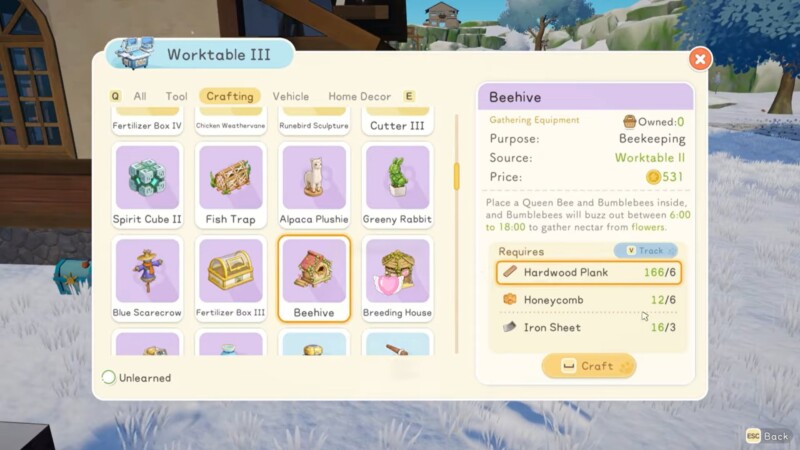Select the Fertilizer Box III recipe
The width and height of the screenshot is (800, 450).
tap(230, 279)
